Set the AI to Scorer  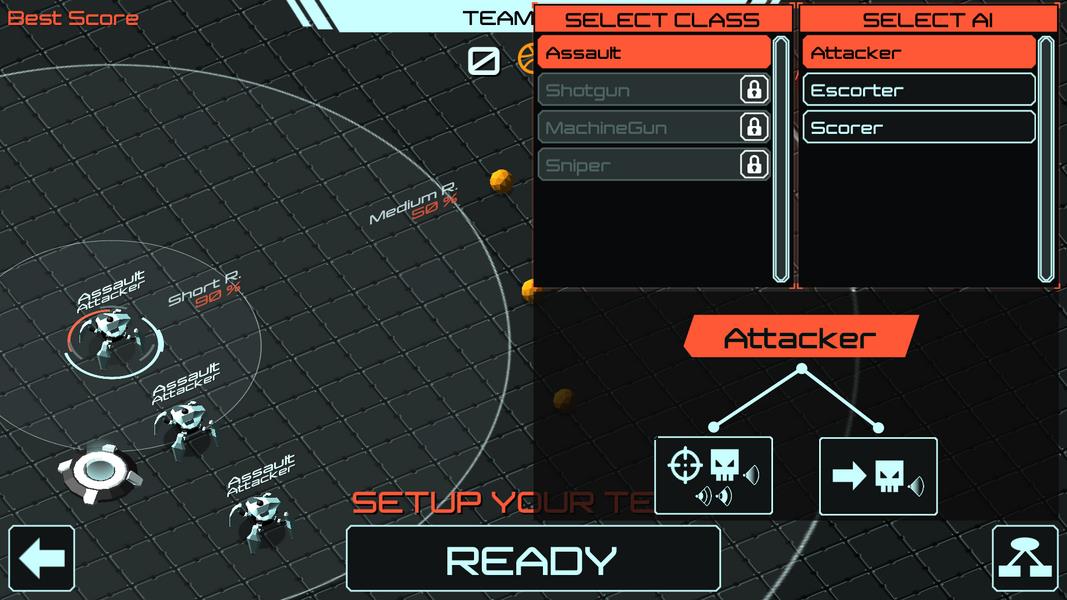pyautogui.click(x=918, y=128)
